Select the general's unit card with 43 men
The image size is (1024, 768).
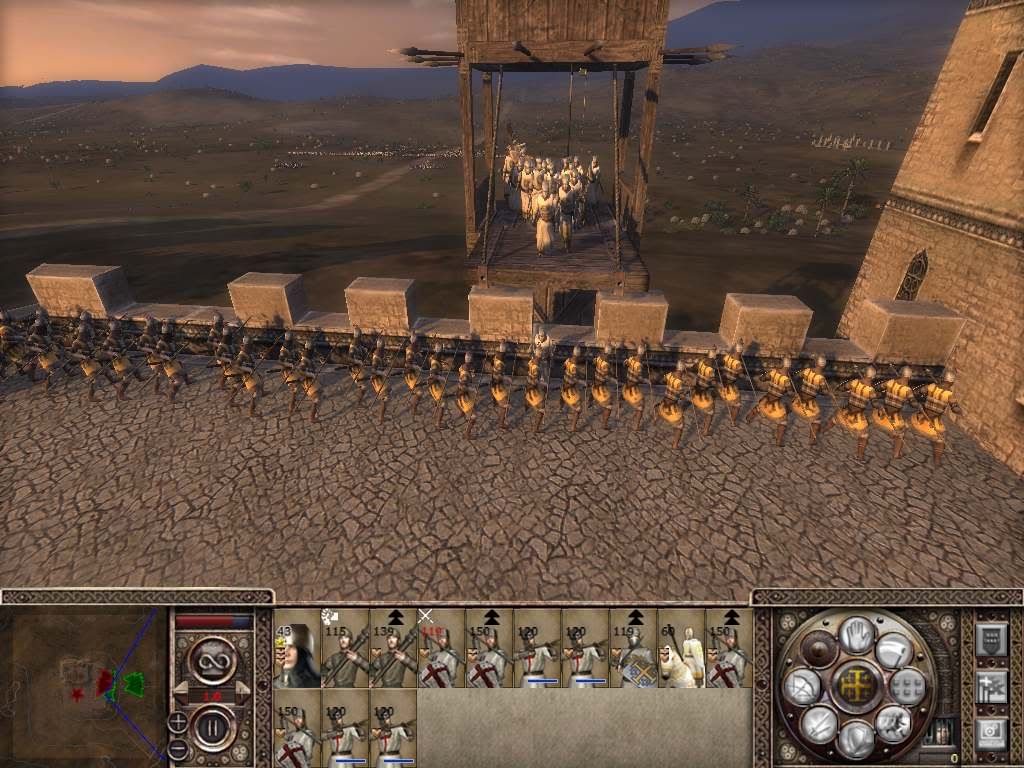(x=297, y=648)
